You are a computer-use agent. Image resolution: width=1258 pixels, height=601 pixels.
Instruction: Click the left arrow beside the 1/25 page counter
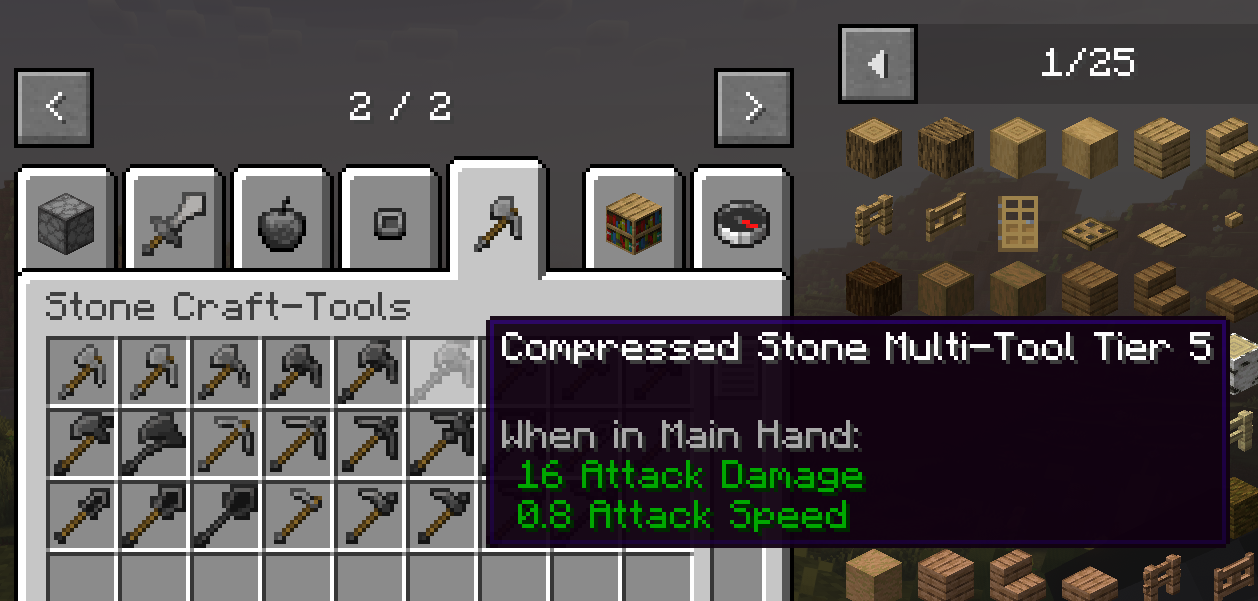pos(878,65)
